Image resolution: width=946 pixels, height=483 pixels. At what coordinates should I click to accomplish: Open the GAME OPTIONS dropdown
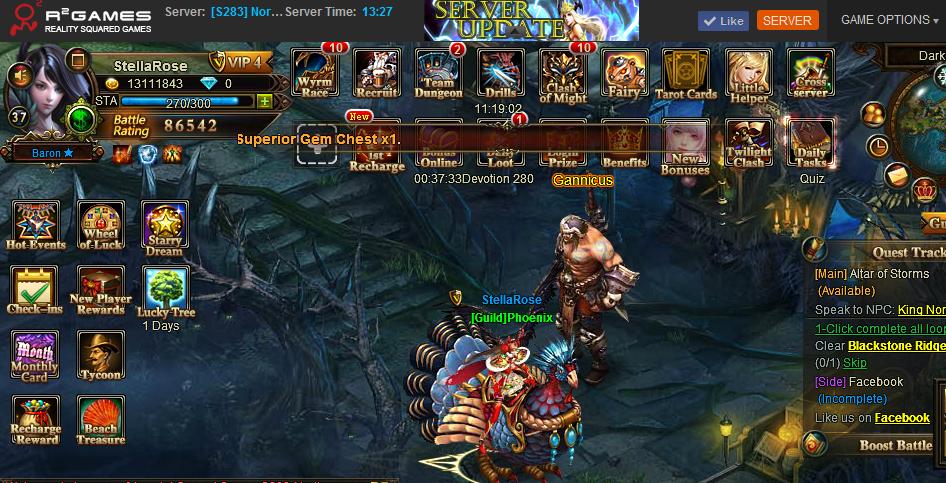(889, 20)
